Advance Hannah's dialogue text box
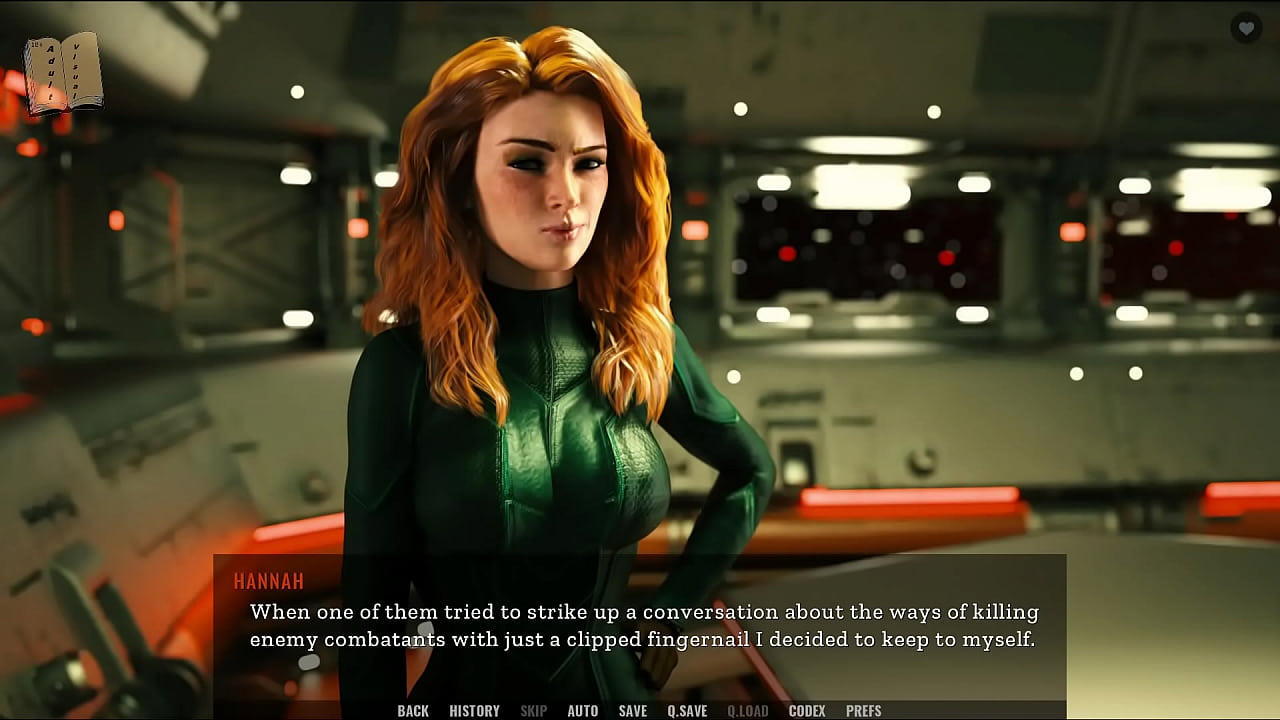1280x720 pixels. tap(640, 625)
